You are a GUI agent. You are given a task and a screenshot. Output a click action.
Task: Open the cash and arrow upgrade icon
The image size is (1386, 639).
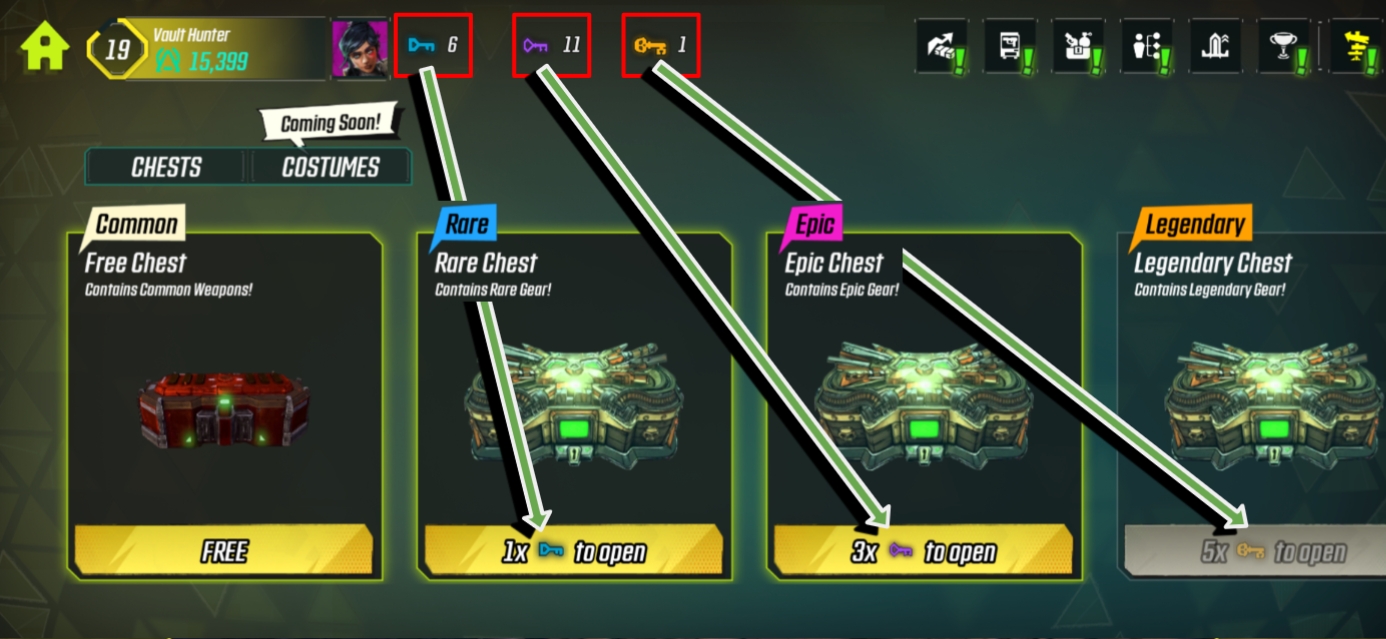click(942, 46)
